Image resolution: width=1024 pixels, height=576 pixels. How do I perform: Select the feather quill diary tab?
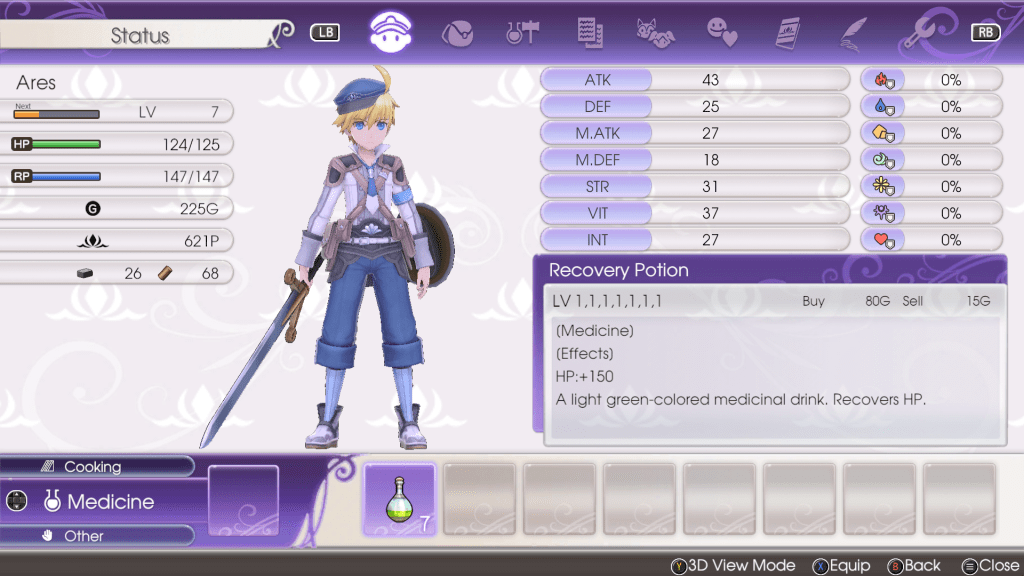[853, 32]
